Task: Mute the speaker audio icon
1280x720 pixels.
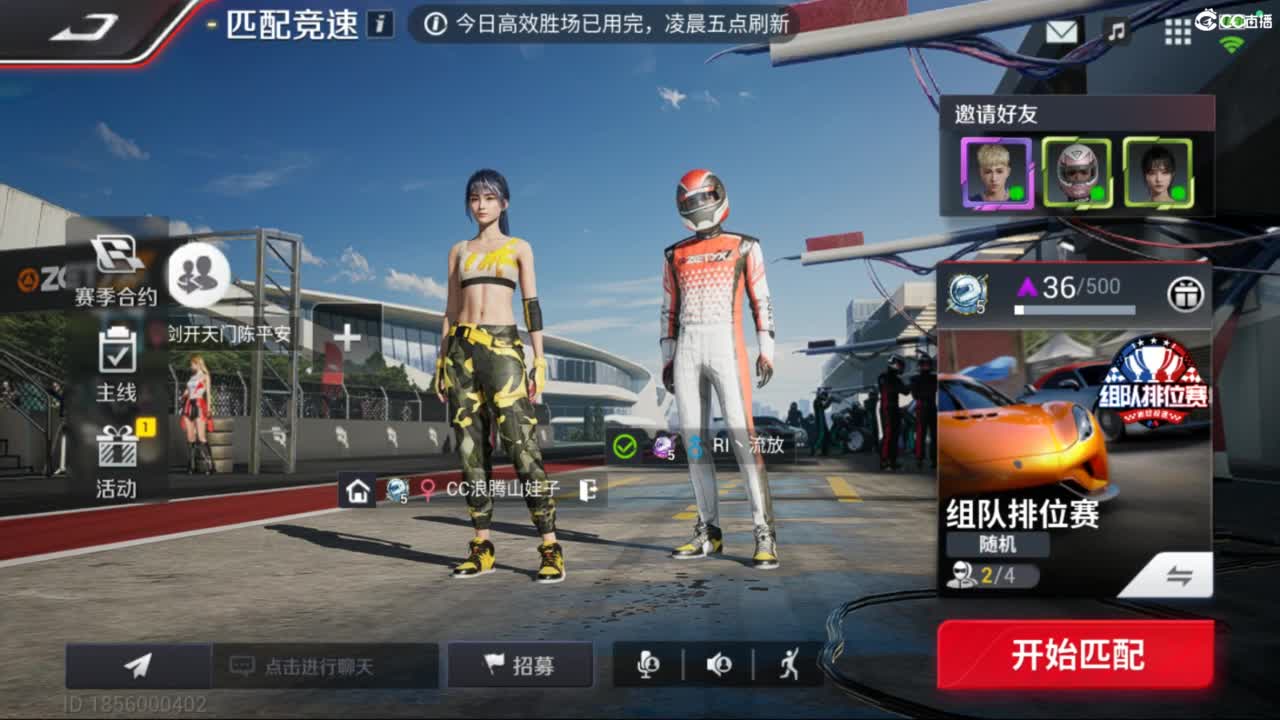Action: pyautogui.click(x=720, y=664)
